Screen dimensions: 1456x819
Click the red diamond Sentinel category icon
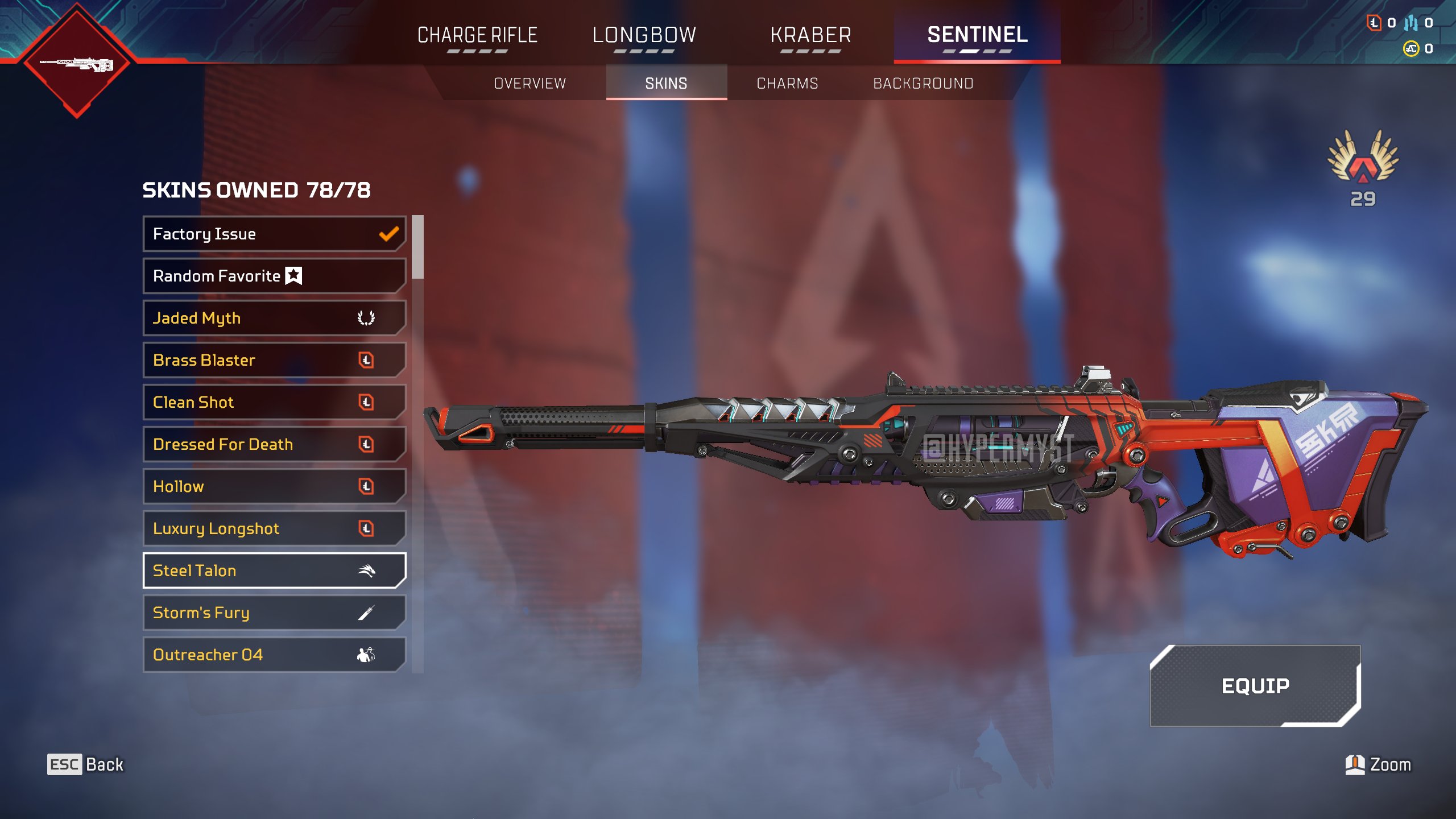[x=77, y=61]
